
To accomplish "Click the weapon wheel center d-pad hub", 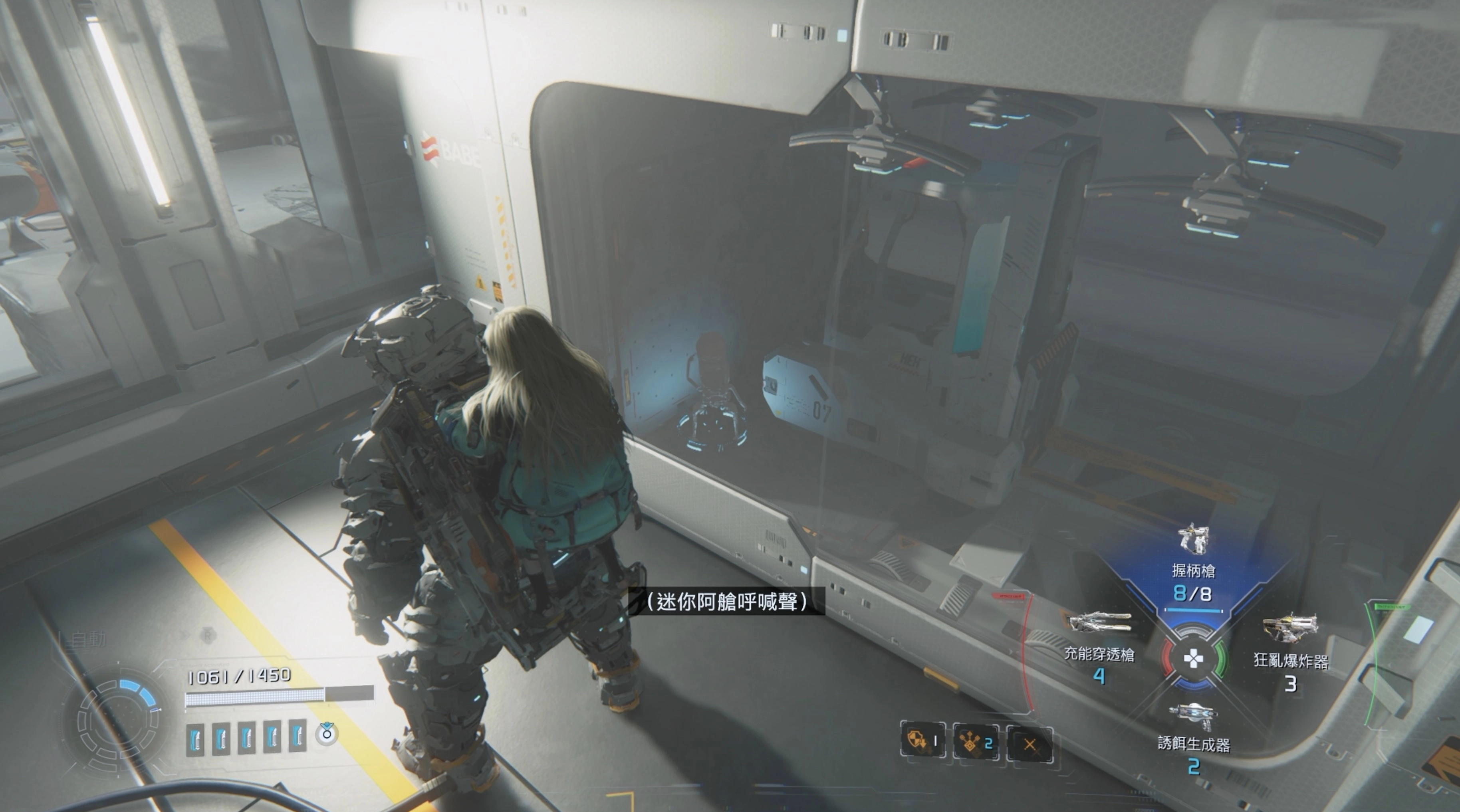I will click(1193, 658).
